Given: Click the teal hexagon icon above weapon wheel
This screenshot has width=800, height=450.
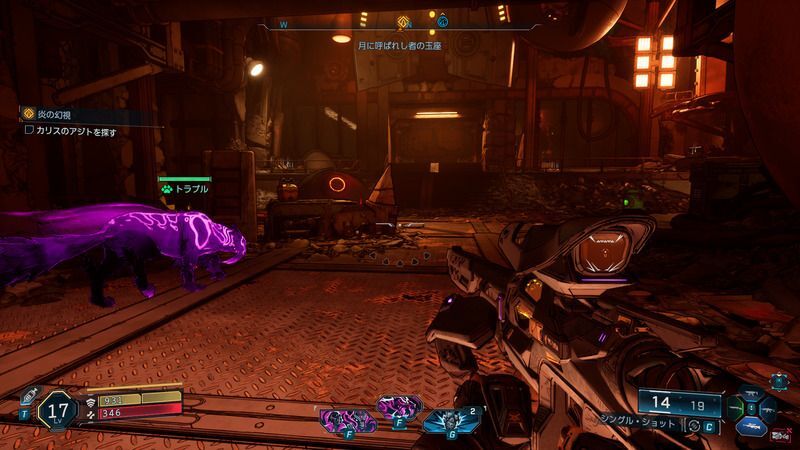Looking at the screenshot, I should point(778,381).
